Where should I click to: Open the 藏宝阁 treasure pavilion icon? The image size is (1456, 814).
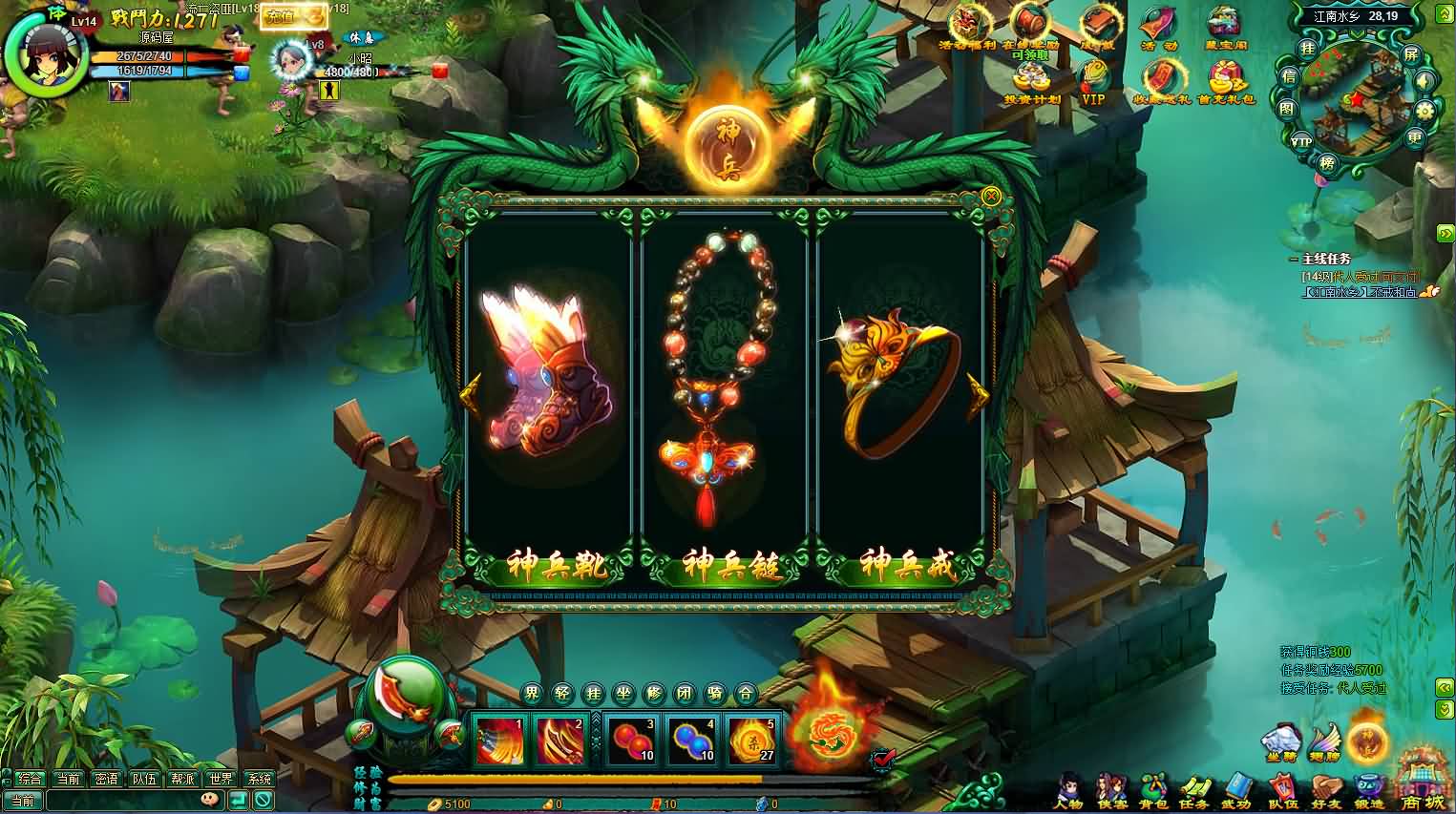pos(1222,24)
